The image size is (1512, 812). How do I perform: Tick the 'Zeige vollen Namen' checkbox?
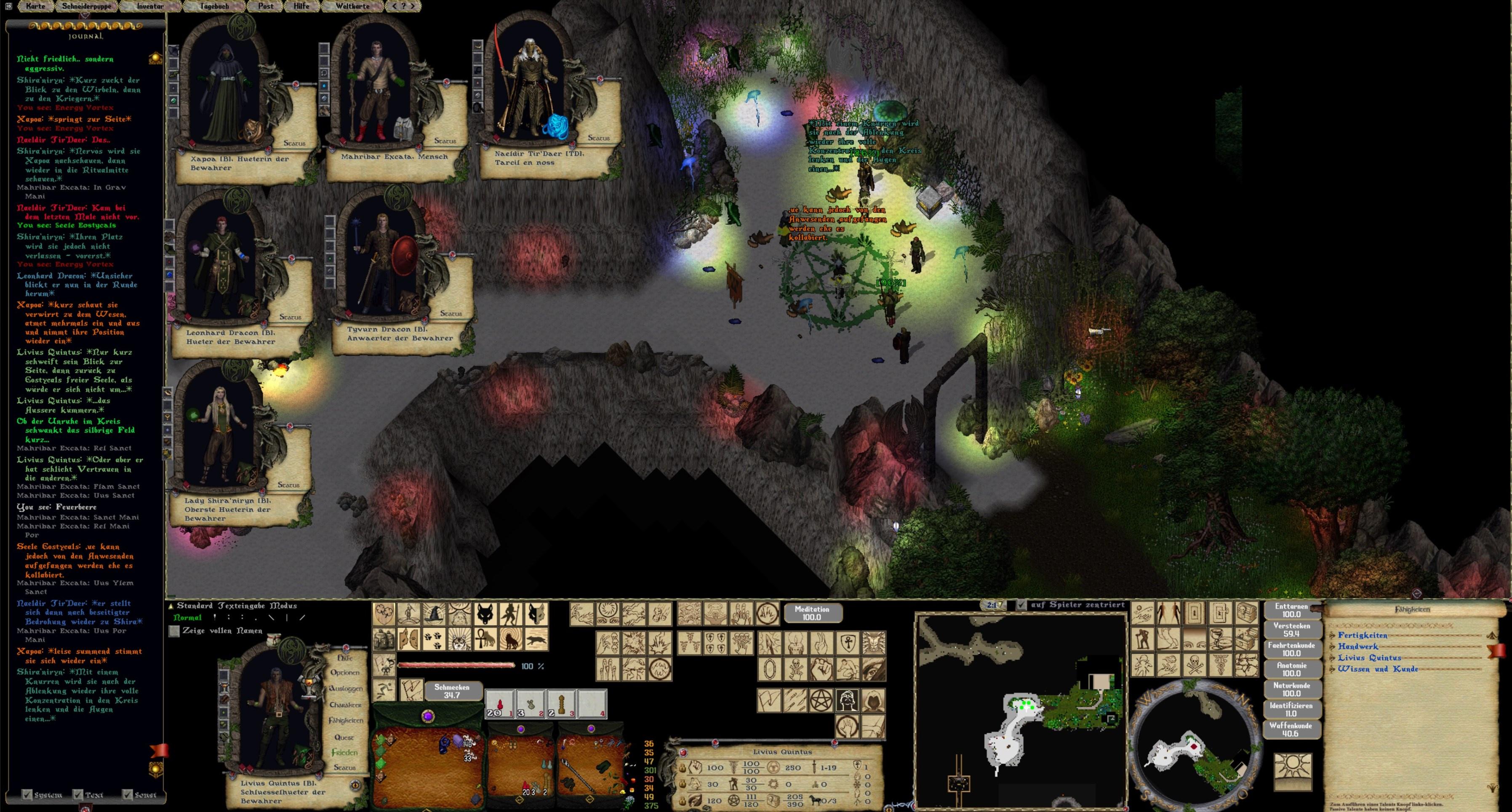(x=174, y=630)
